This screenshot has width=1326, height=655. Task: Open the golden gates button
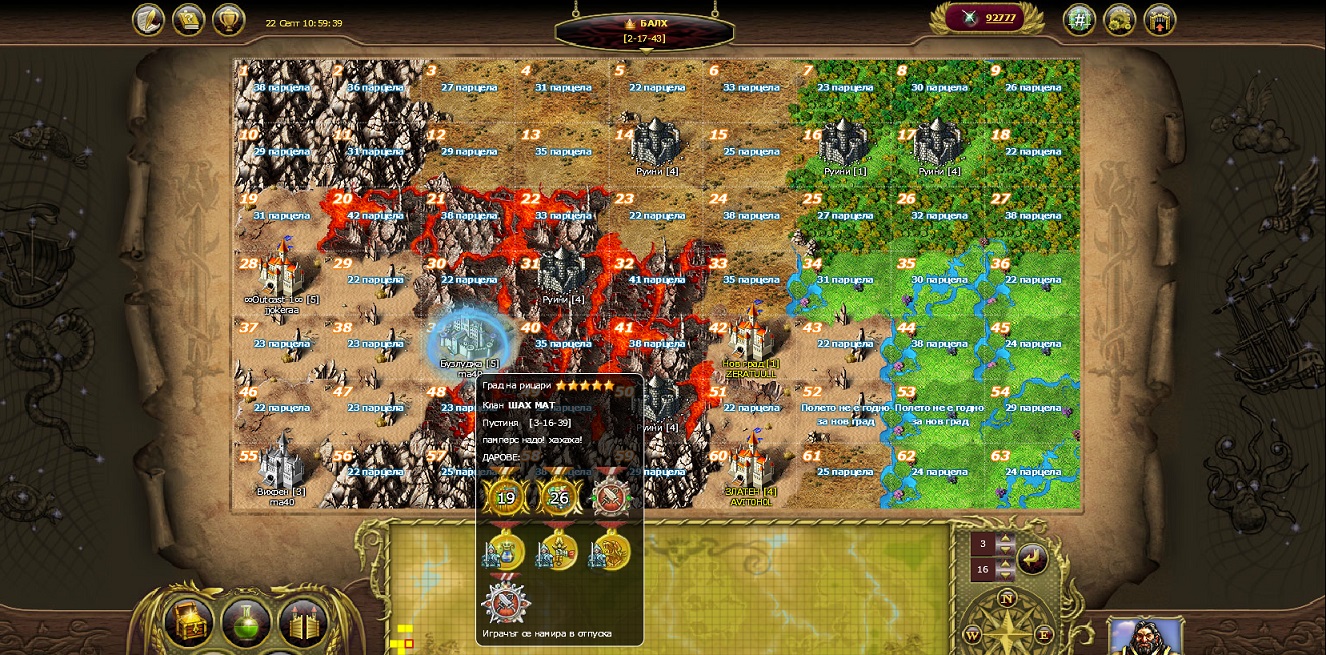pyautogui.click(x=303, y=623)
